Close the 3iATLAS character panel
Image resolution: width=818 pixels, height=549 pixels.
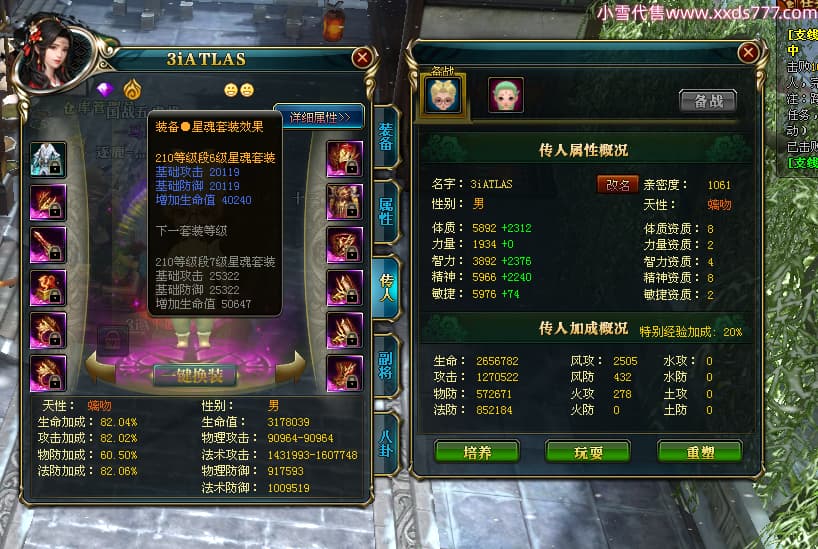coord(362,59)
